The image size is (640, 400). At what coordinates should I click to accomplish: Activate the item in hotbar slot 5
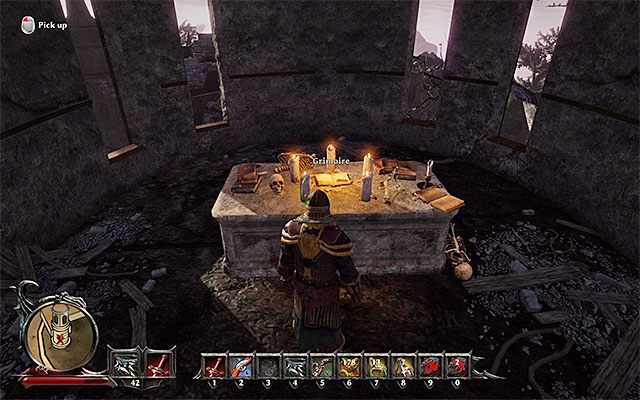tap(323, 366)
